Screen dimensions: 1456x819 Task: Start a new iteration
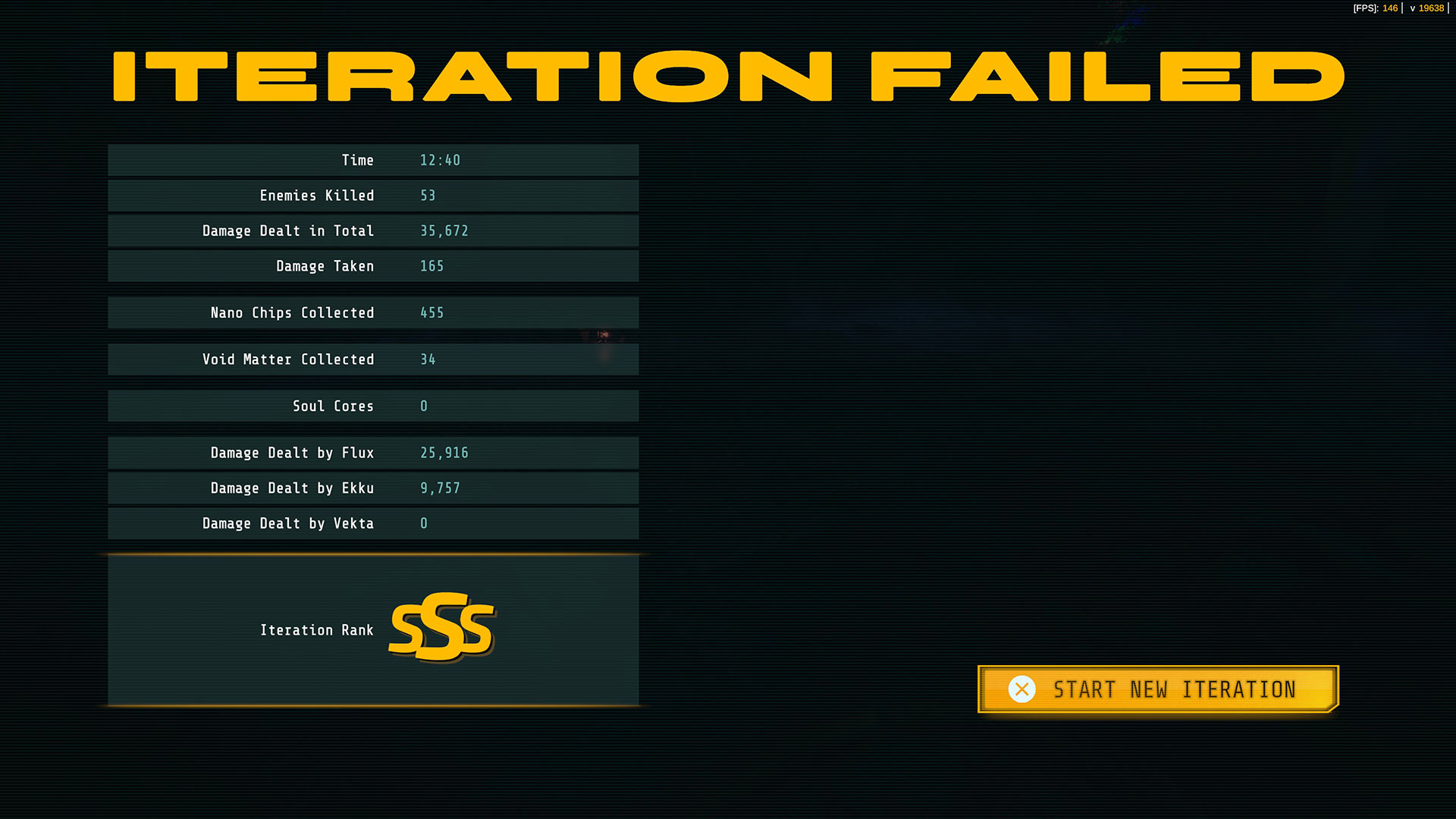coord(1158,689)
